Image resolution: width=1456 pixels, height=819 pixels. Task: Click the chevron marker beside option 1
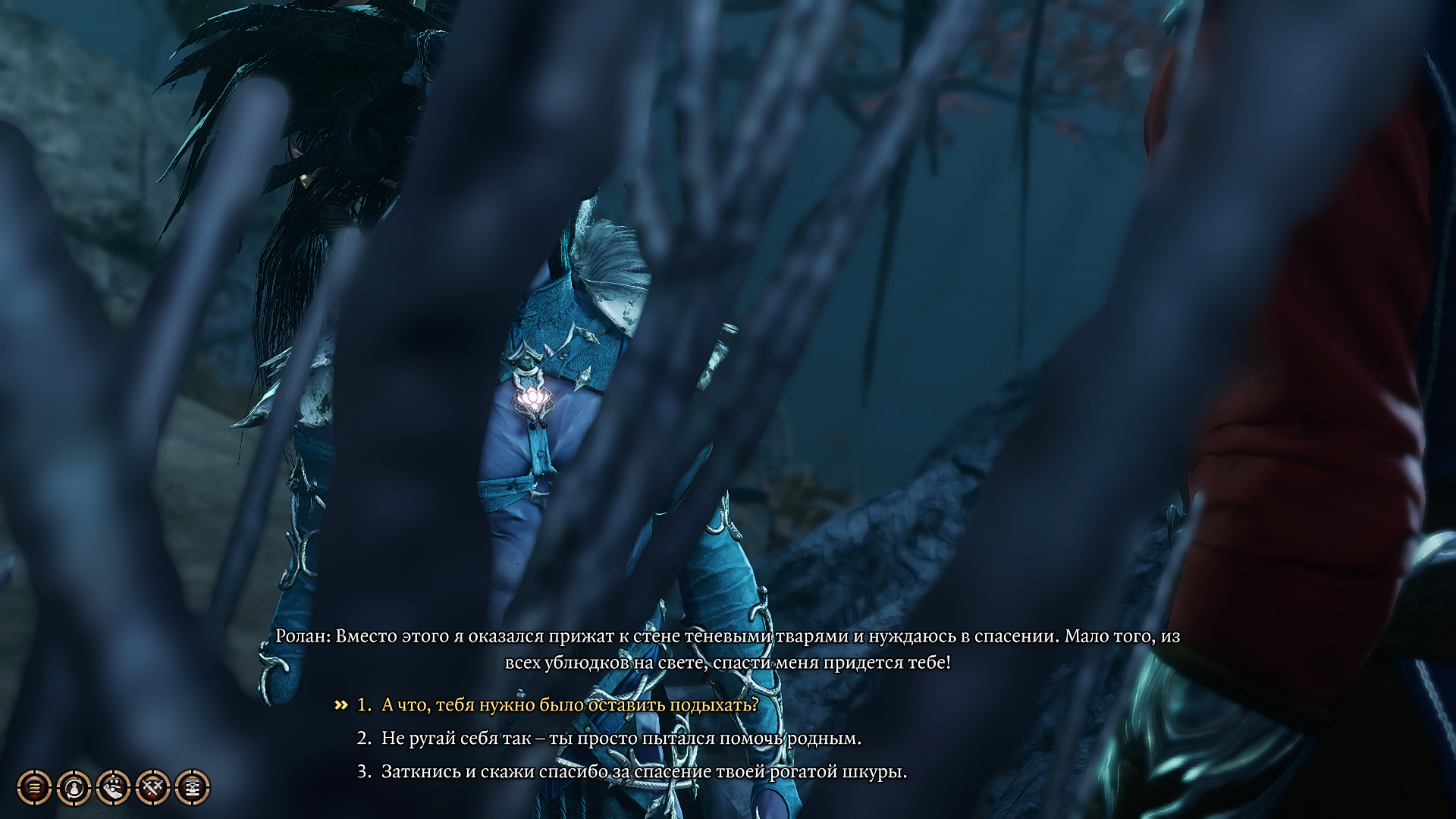tap(340, 704)
